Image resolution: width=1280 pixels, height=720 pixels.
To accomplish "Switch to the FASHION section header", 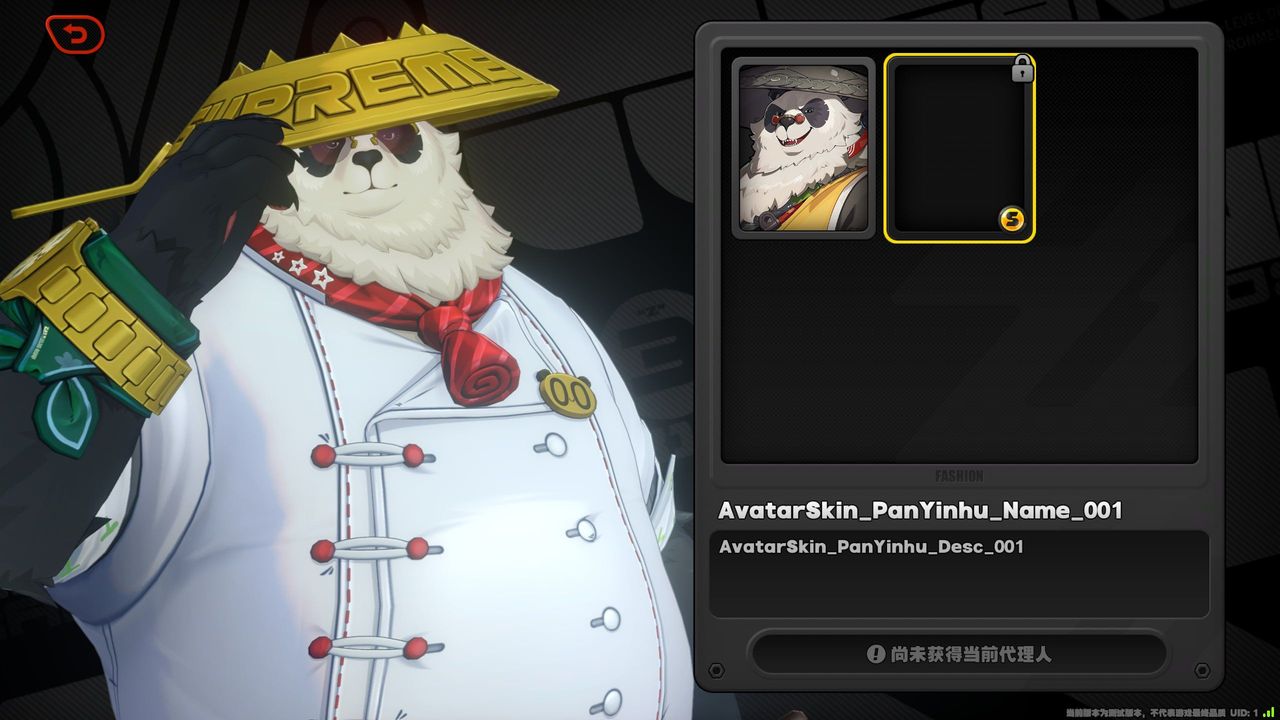I will point(958,476).
